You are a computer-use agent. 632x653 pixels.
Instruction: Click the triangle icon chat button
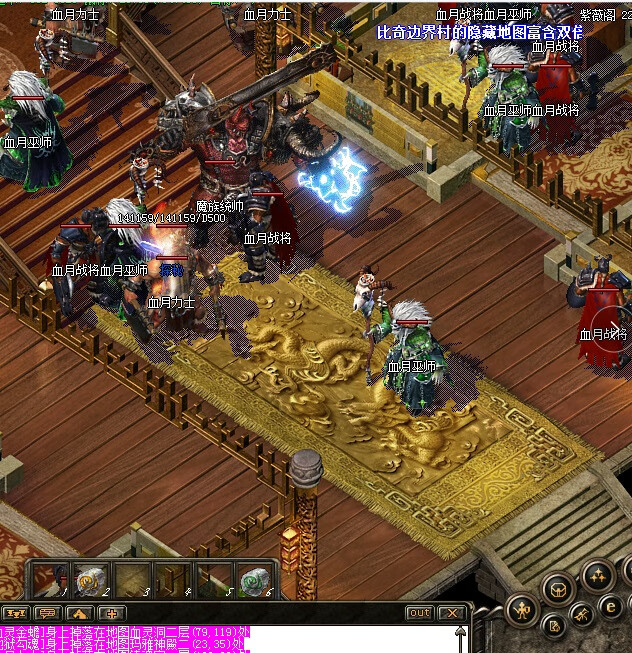[80, 612]
